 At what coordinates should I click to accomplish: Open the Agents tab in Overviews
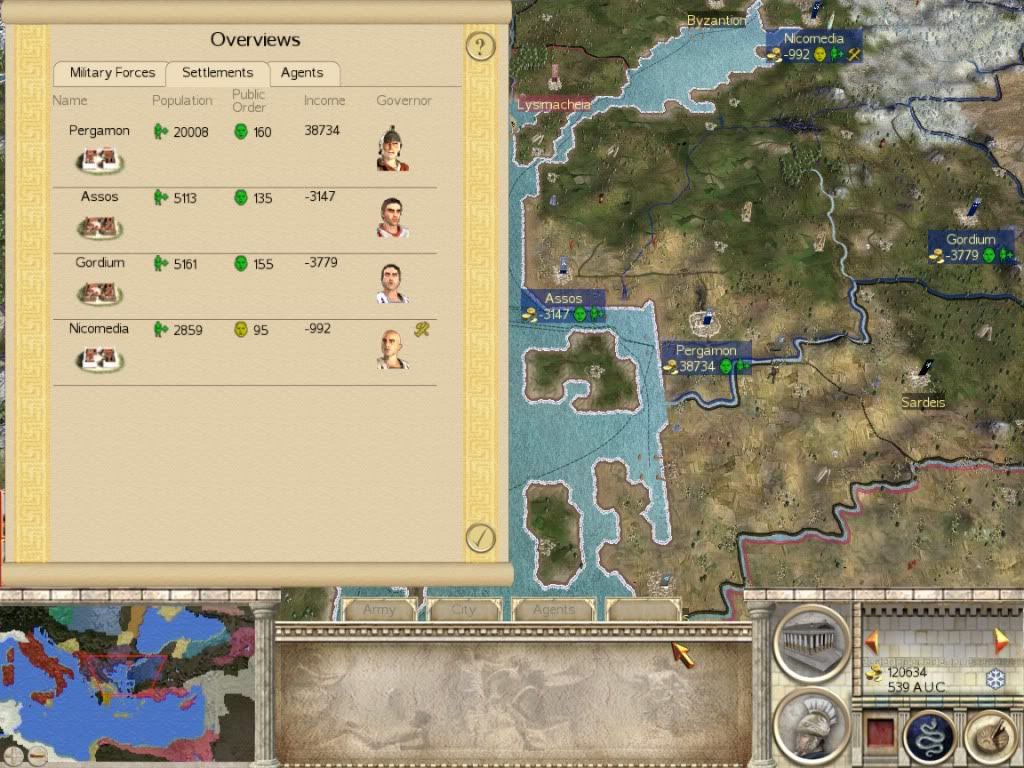302,73
